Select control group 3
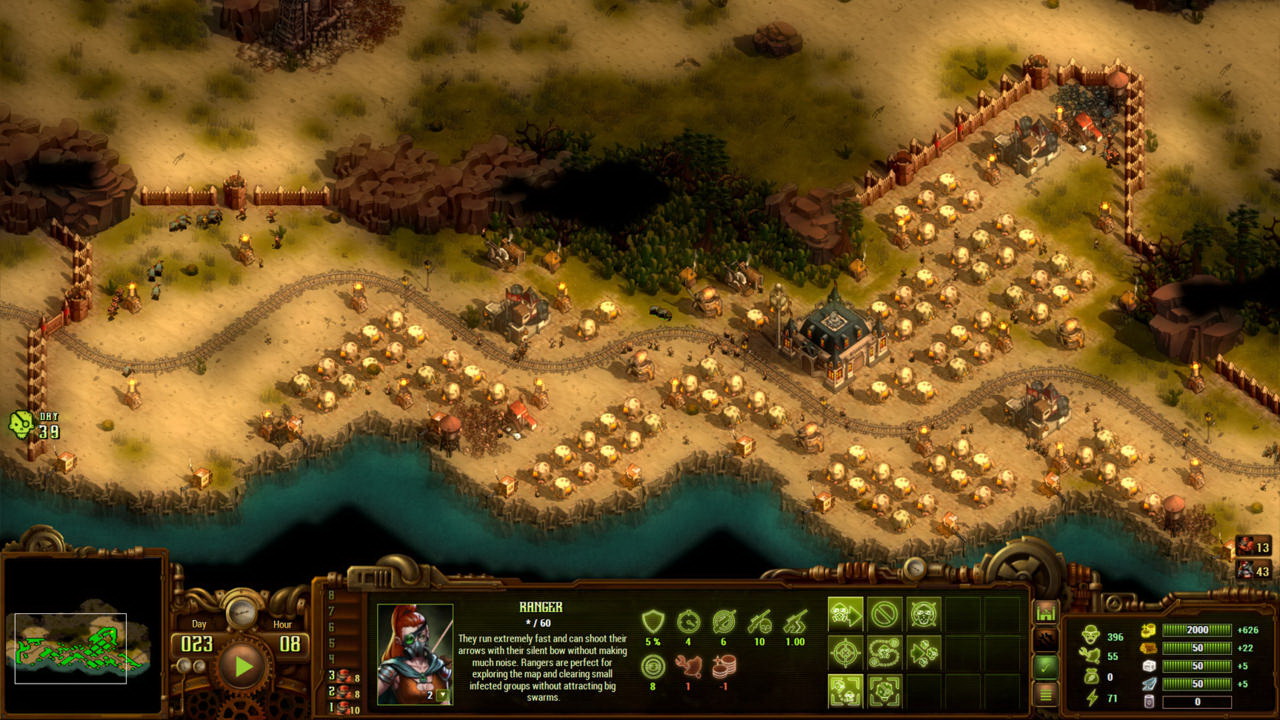This screenshot has height=720, width=1280. point(344,676)
